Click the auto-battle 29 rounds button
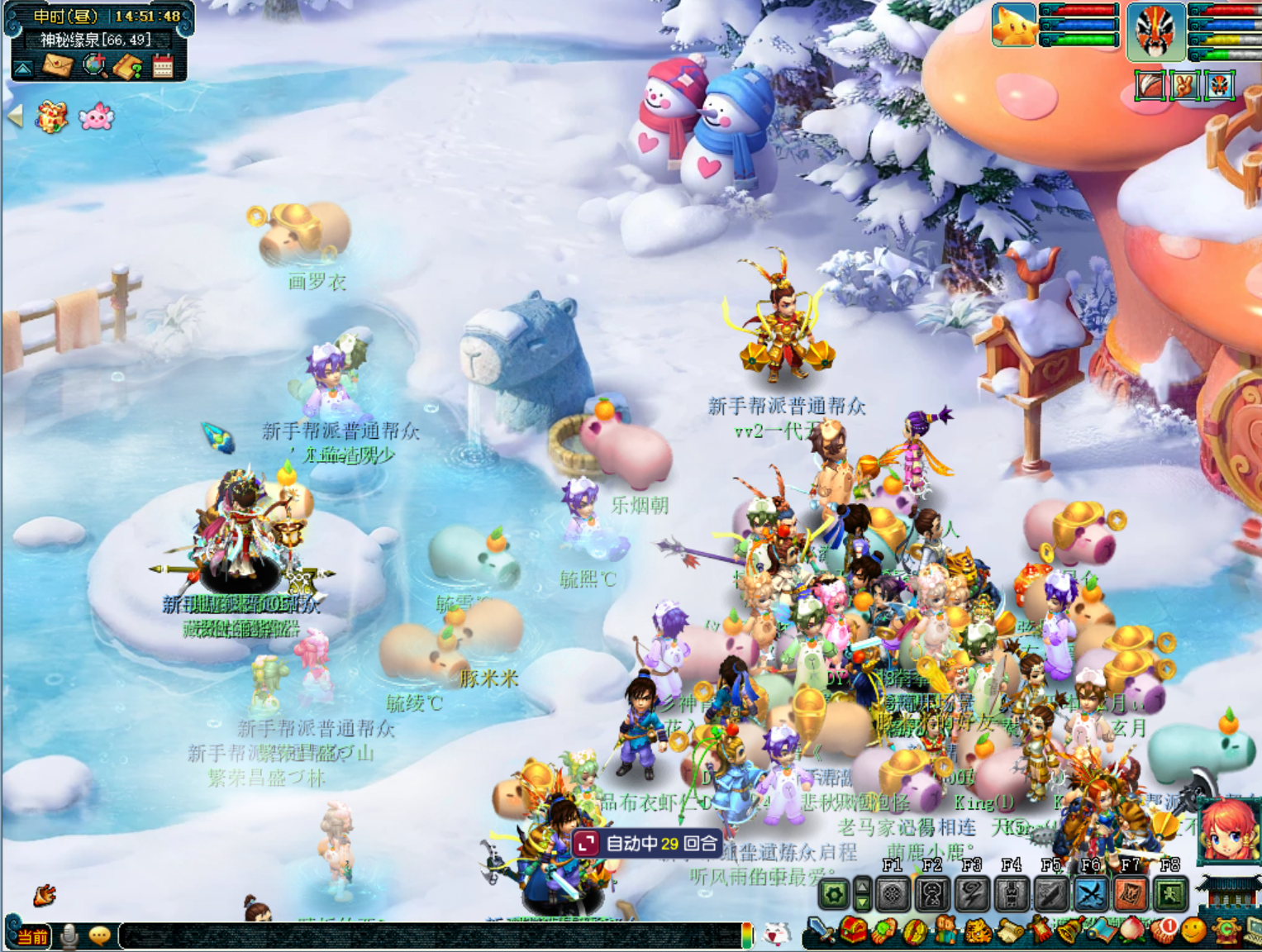Screen dimensions: 1262x952 point(647,843)
